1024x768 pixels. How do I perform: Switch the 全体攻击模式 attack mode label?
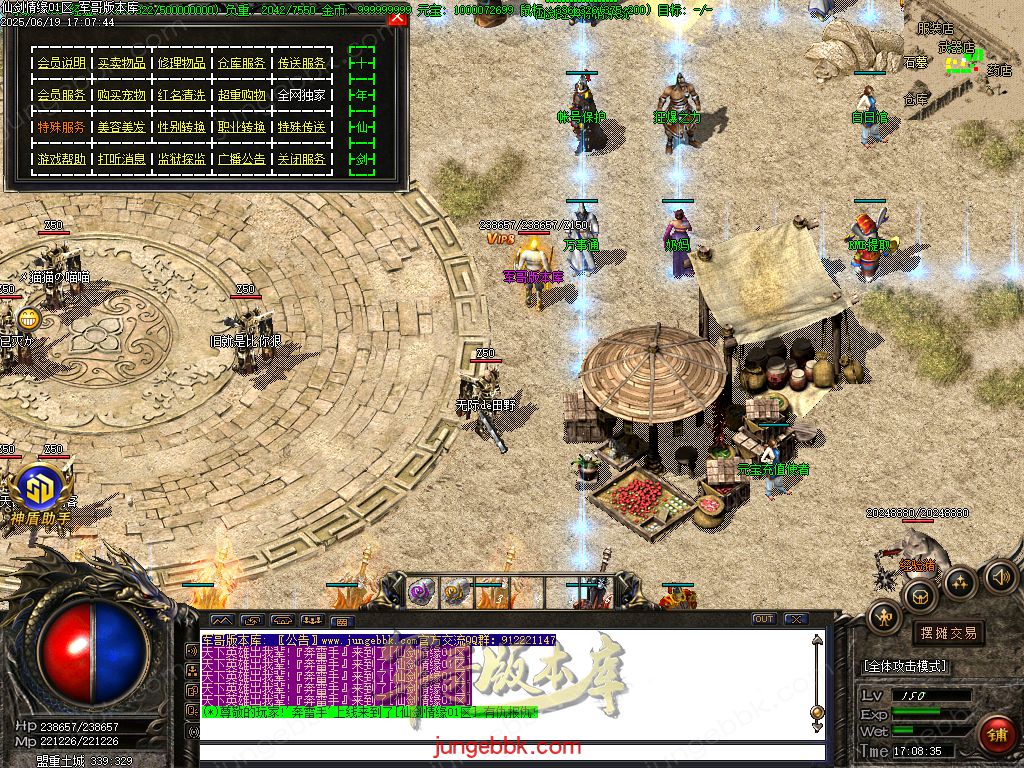tap(905, 666)
